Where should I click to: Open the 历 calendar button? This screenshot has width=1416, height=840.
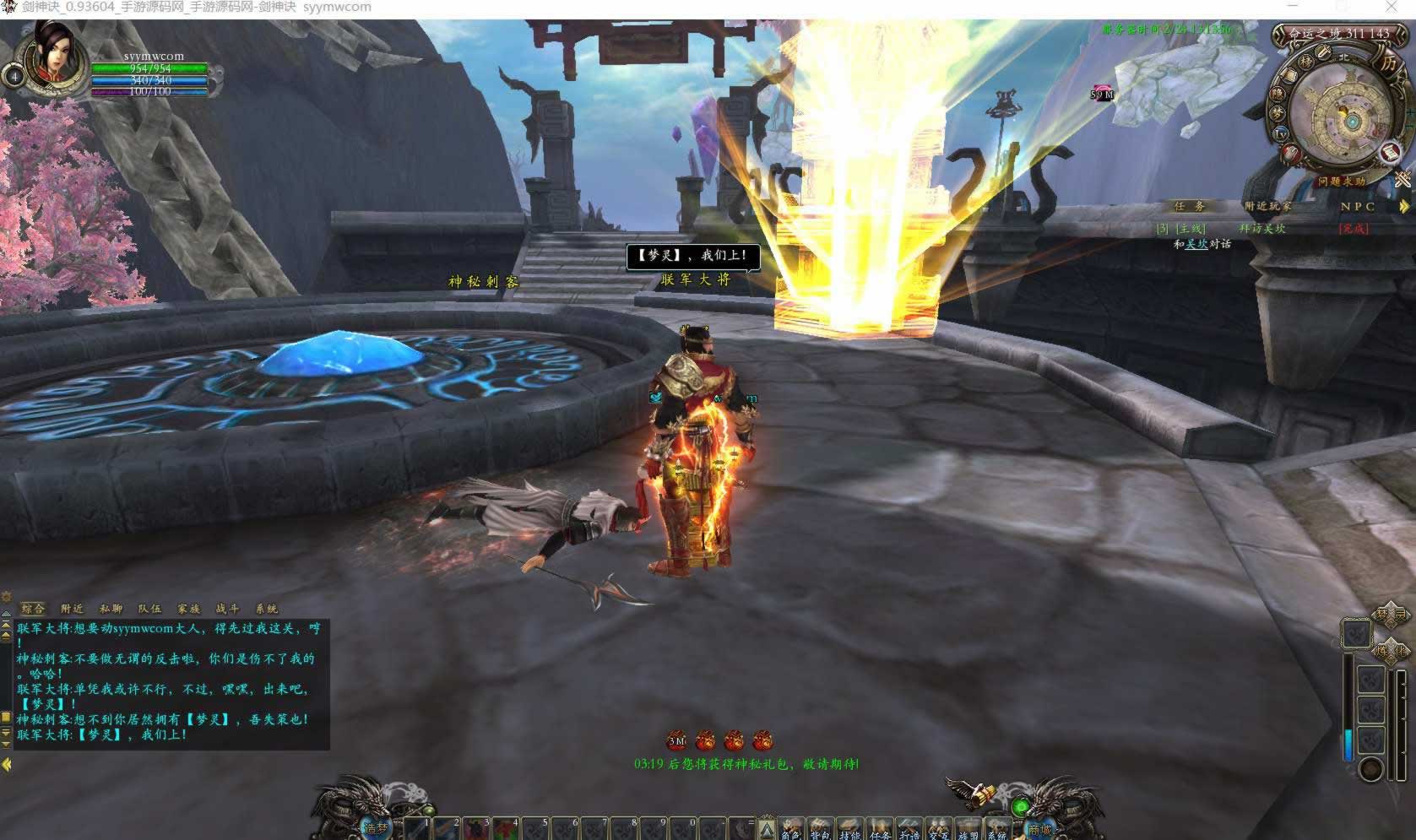point(1388,62)
